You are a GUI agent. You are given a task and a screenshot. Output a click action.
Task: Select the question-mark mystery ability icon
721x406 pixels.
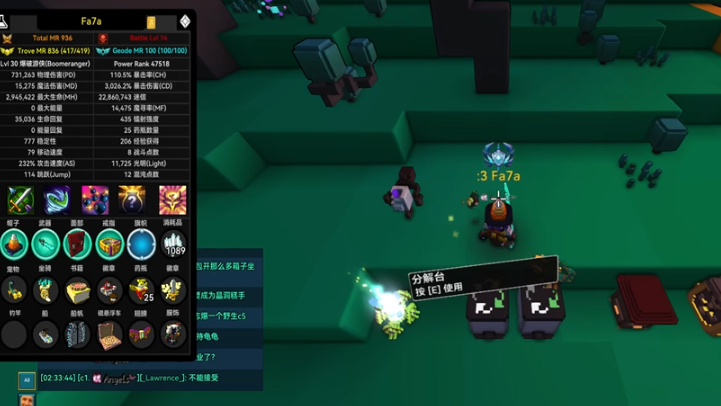click(132, 199)
